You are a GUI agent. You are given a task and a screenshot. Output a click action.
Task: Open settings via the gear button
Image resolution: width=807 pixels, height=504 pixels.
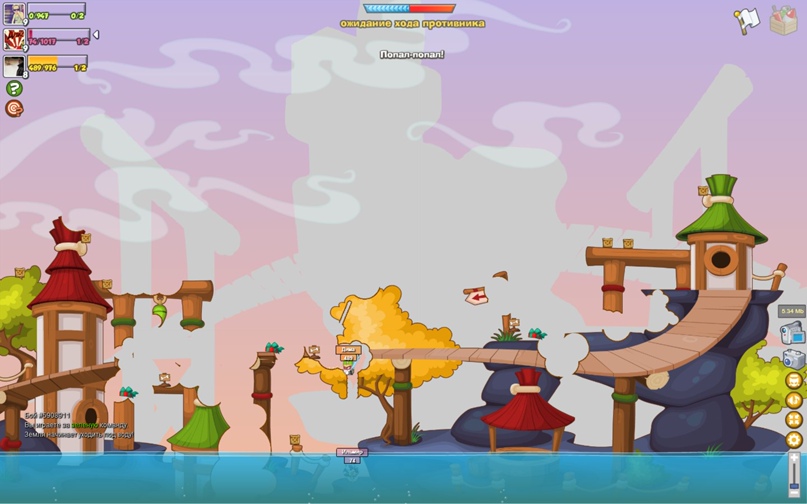794,439
